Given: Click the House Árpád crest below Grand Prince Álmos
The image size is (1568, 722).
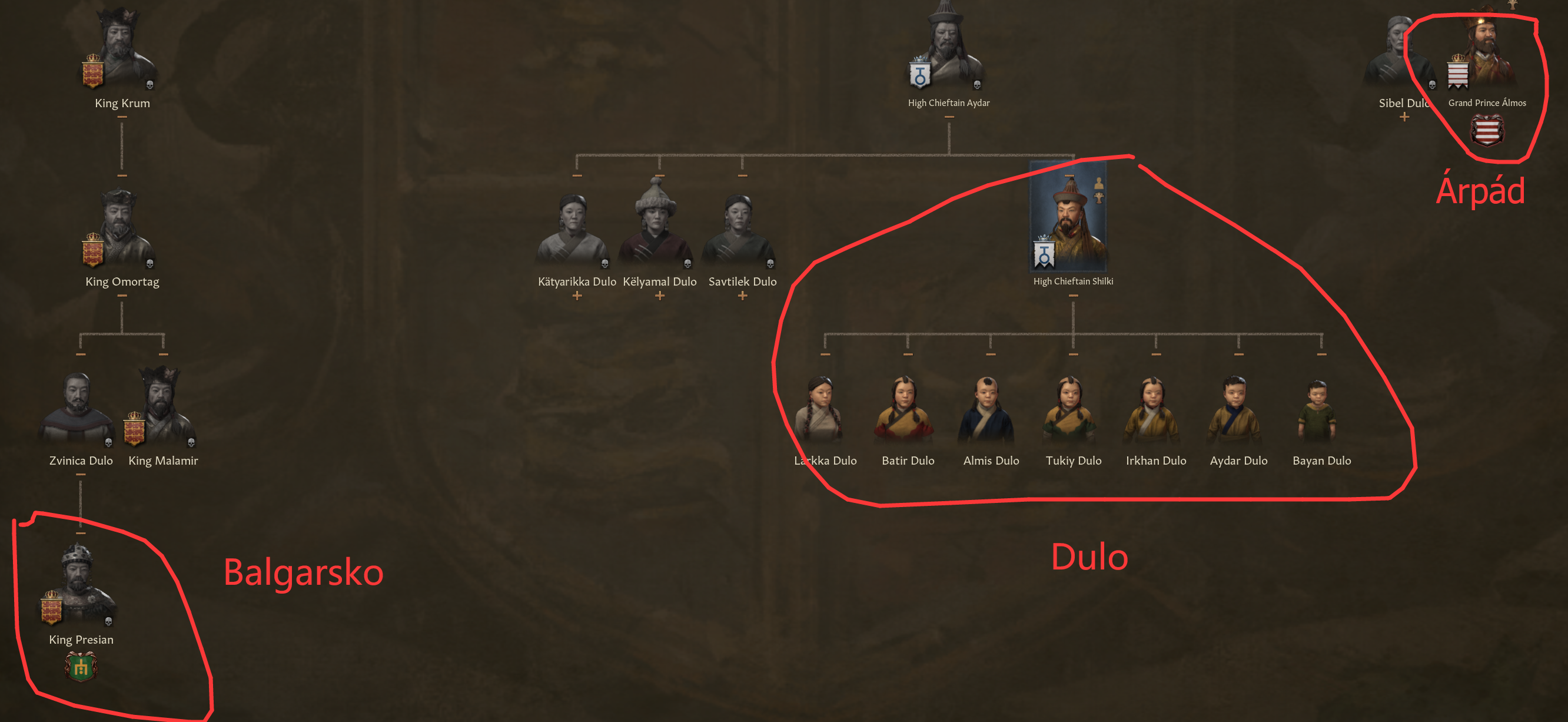Looking at the screenshot, I should (1487, 129).
